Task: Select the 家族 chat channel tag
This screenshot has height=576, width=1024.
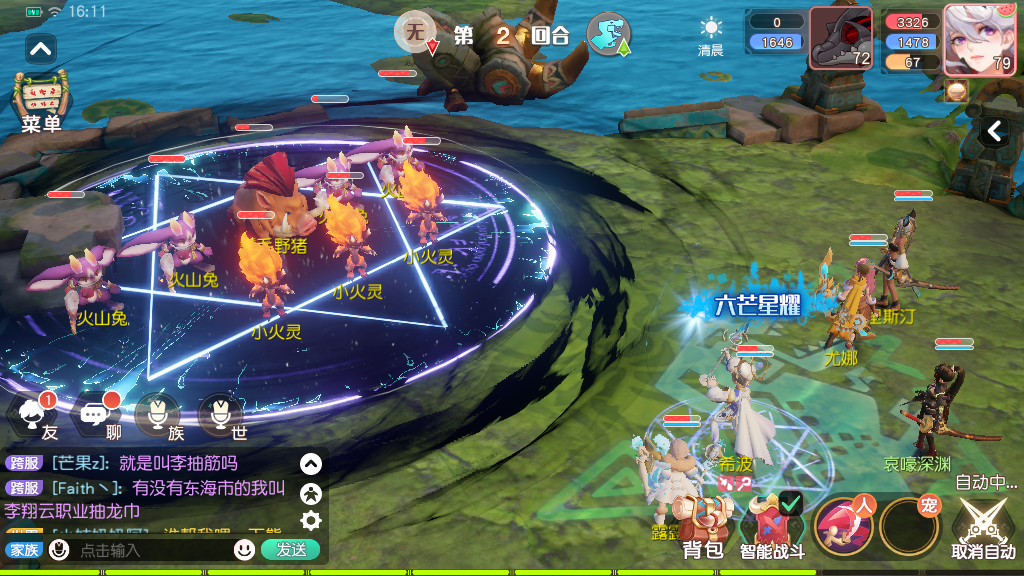Action: pos(22,550)
